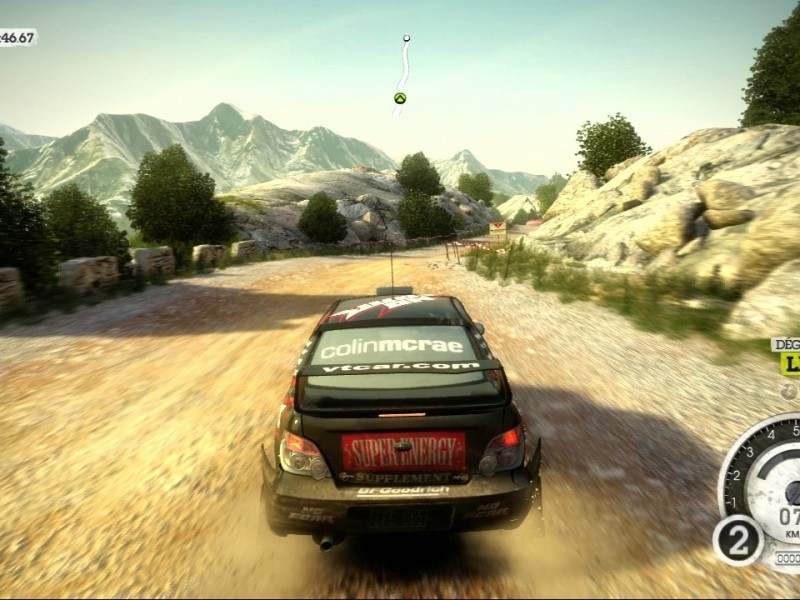Select the green player marker on progress track
The width and height of the screenshot is (800, 600).
click(x=400, y=98)
